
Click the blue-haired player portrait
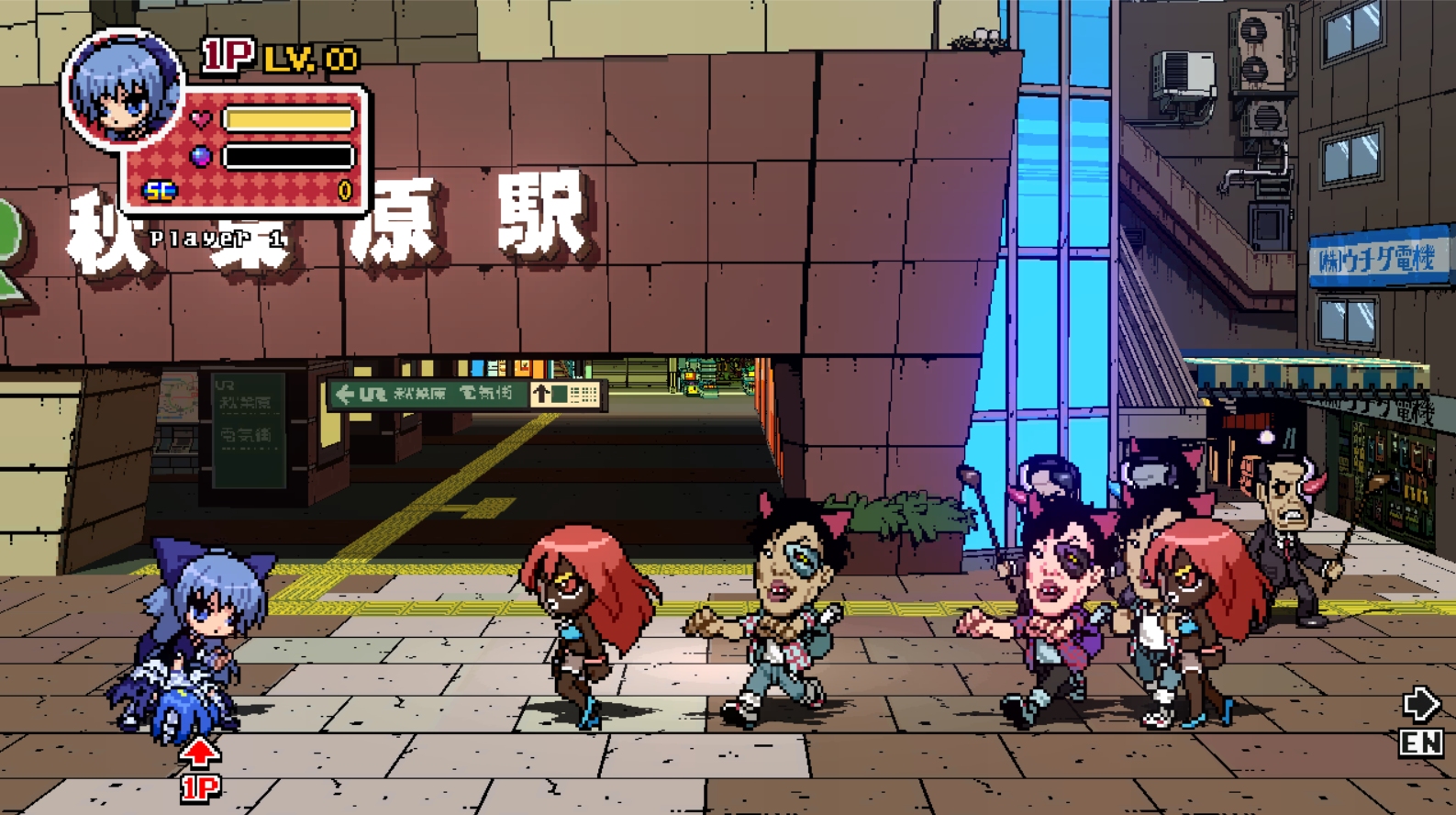(x=123, y=89)
